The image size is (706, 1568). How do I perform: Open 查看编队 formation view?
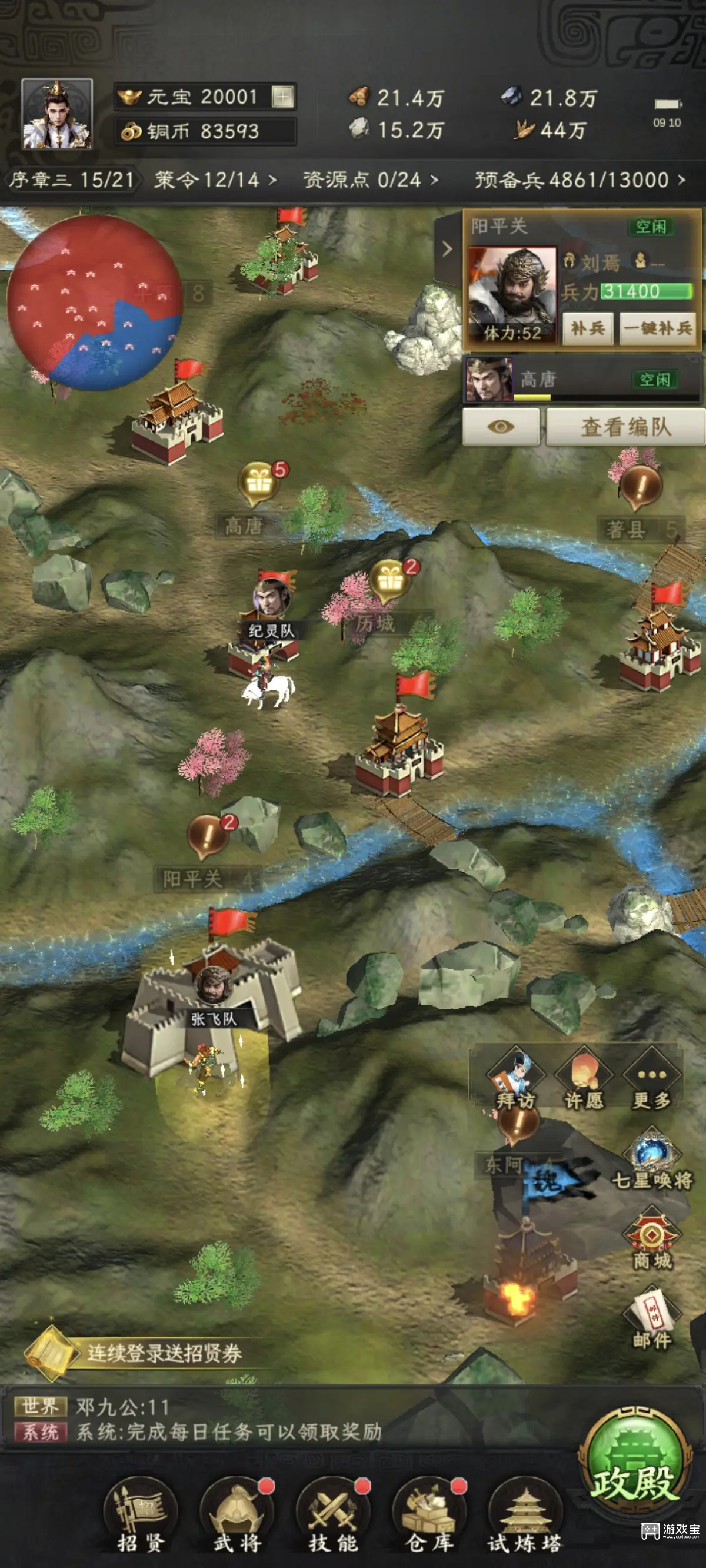[x=625, y=427]
